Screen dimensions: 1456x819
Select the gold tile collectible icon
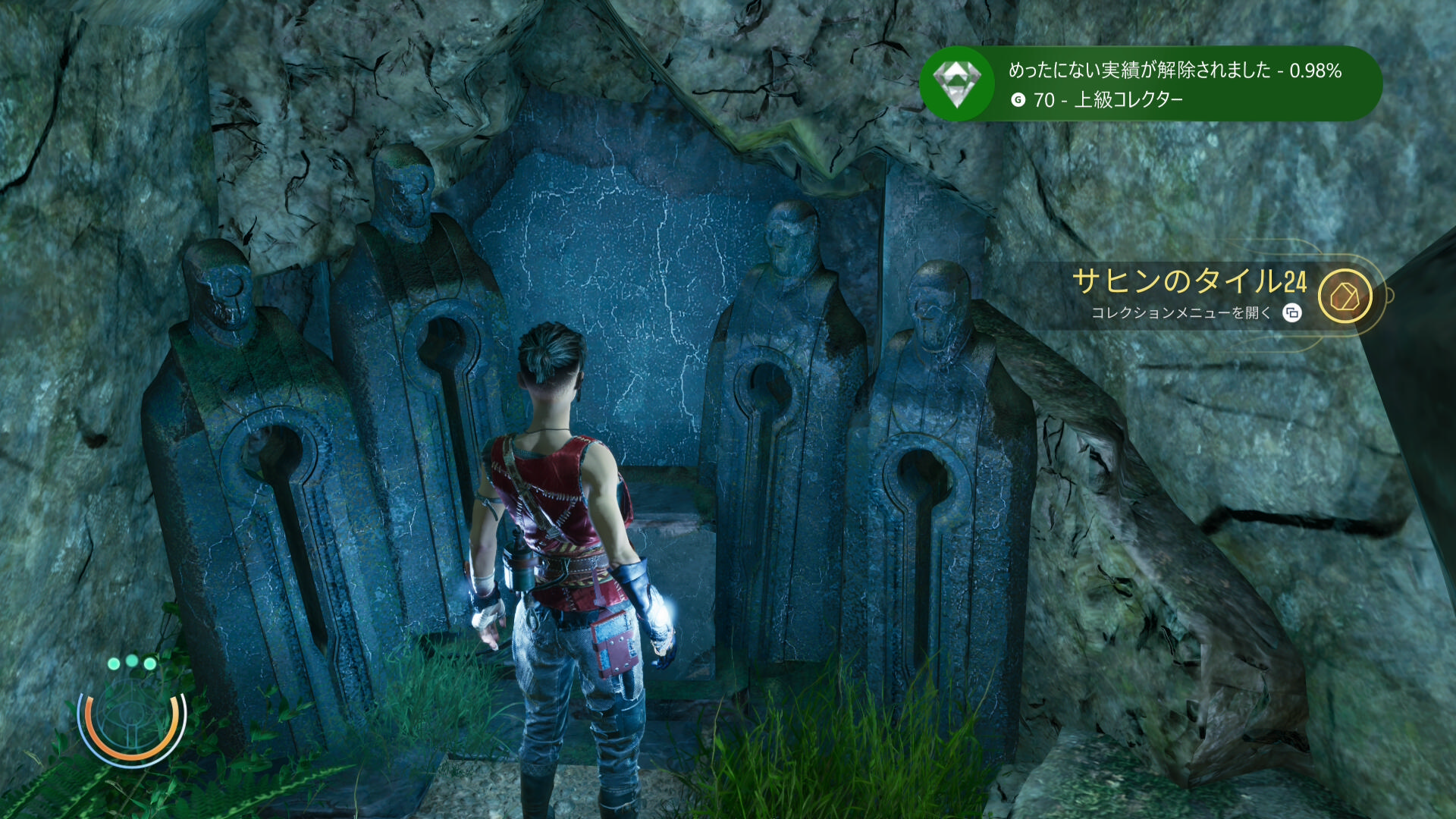(x=1345, y=297)
